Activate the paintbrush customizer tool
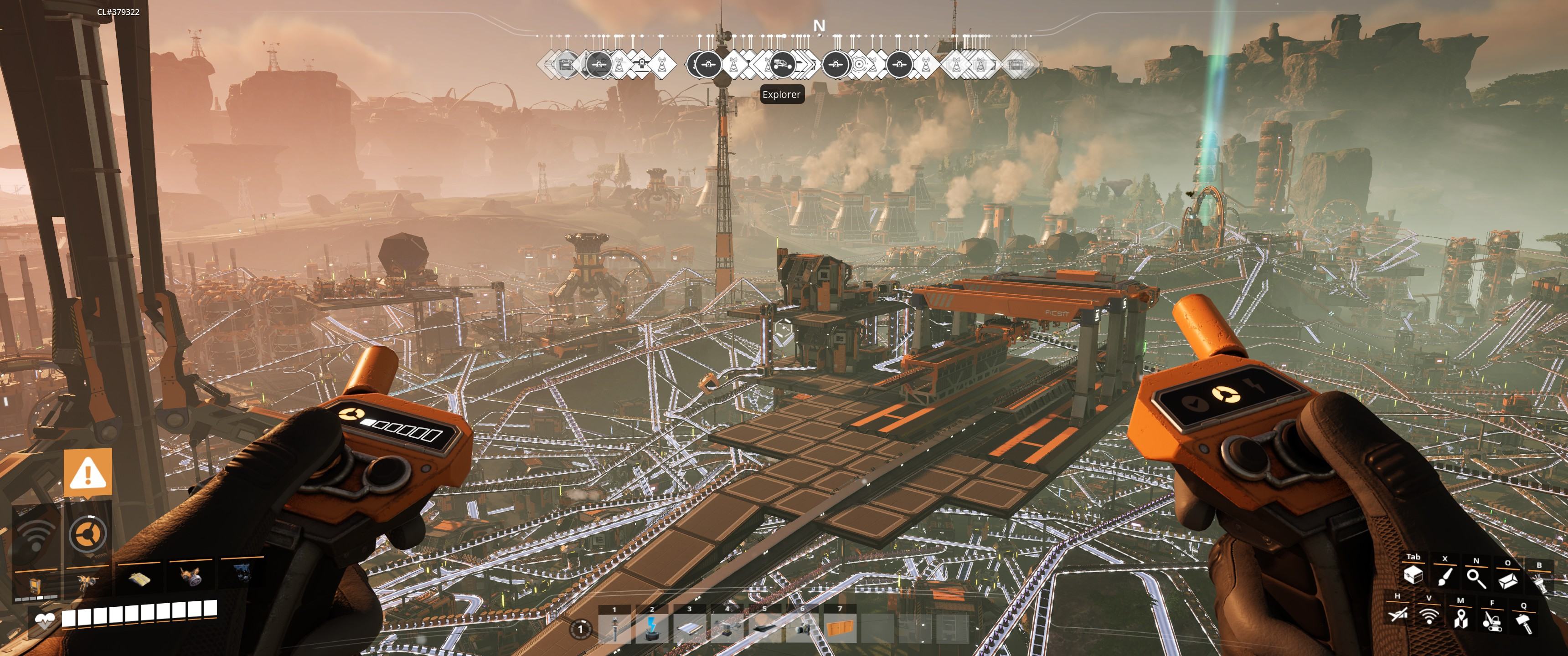Screen dimensions: 1568x656 click(1444, 577)
